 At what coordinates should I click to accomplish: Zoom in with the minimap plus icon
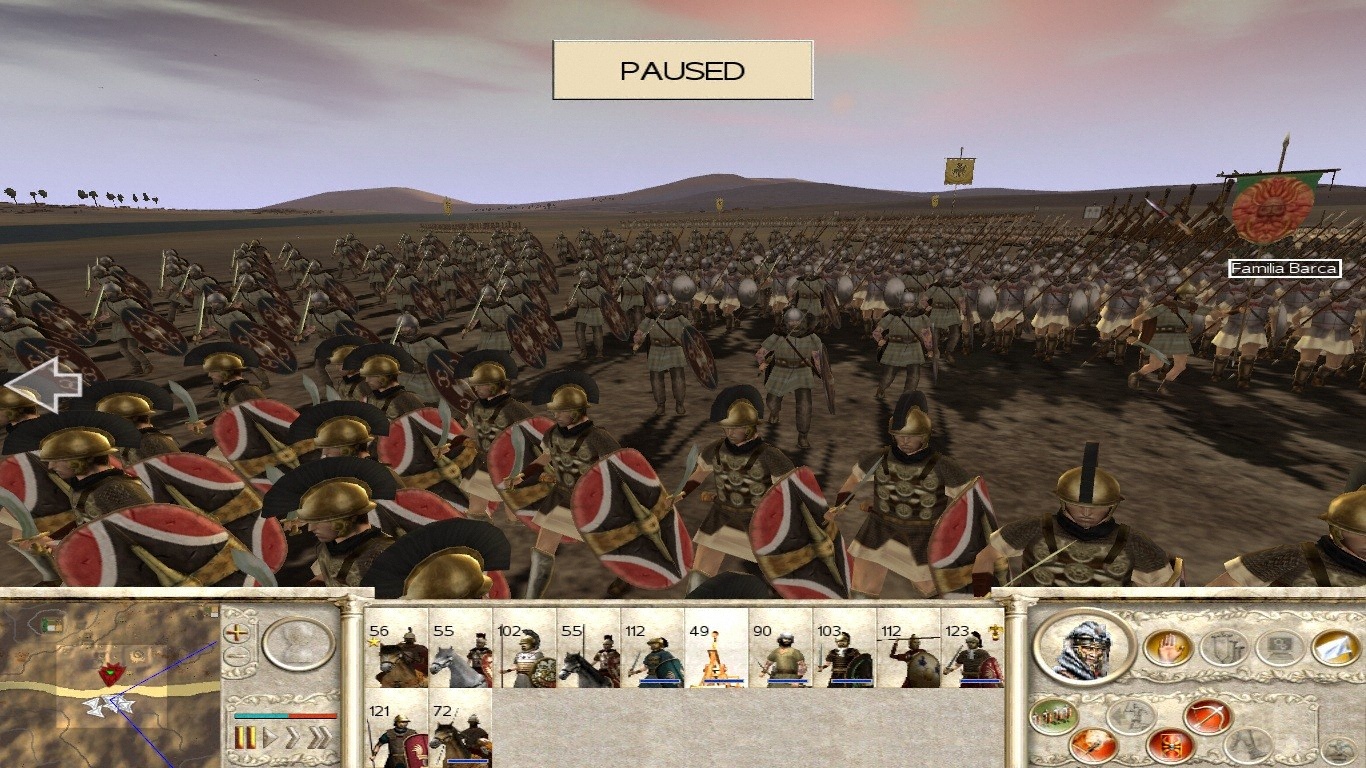tap(236, 633)
